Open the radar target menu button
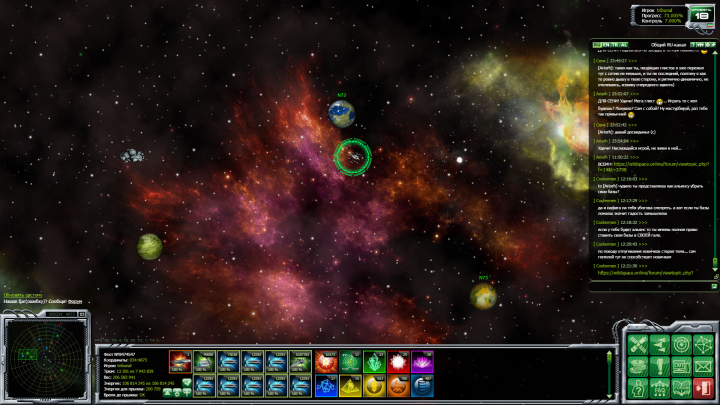Image resolution: width=720 pixels, height=405 pixels. tap(680, 344)
